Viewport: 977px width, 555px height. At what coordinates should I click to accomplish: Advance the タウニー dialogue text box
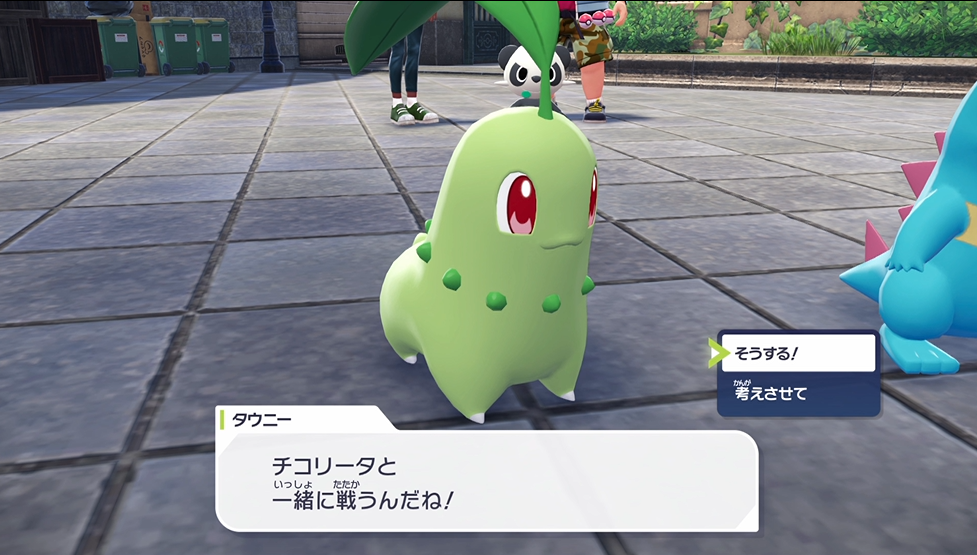tap(485, 480)
